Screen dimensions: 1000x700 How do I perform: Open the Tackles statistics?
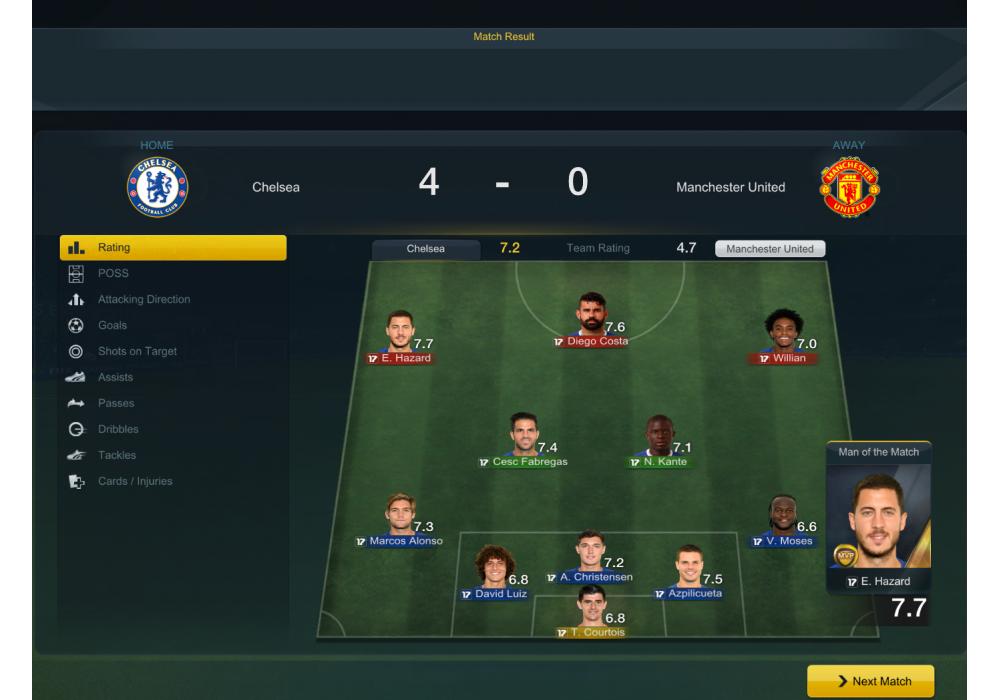[117, 455]
